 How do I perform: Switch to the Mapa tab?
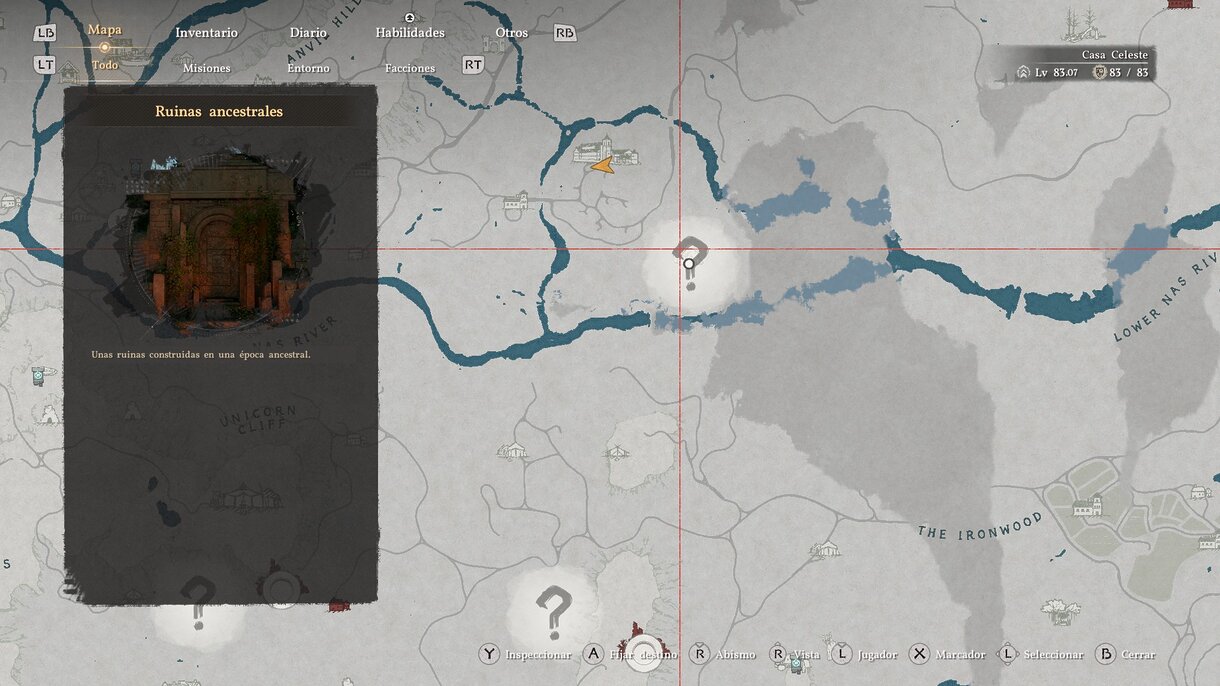105,30
